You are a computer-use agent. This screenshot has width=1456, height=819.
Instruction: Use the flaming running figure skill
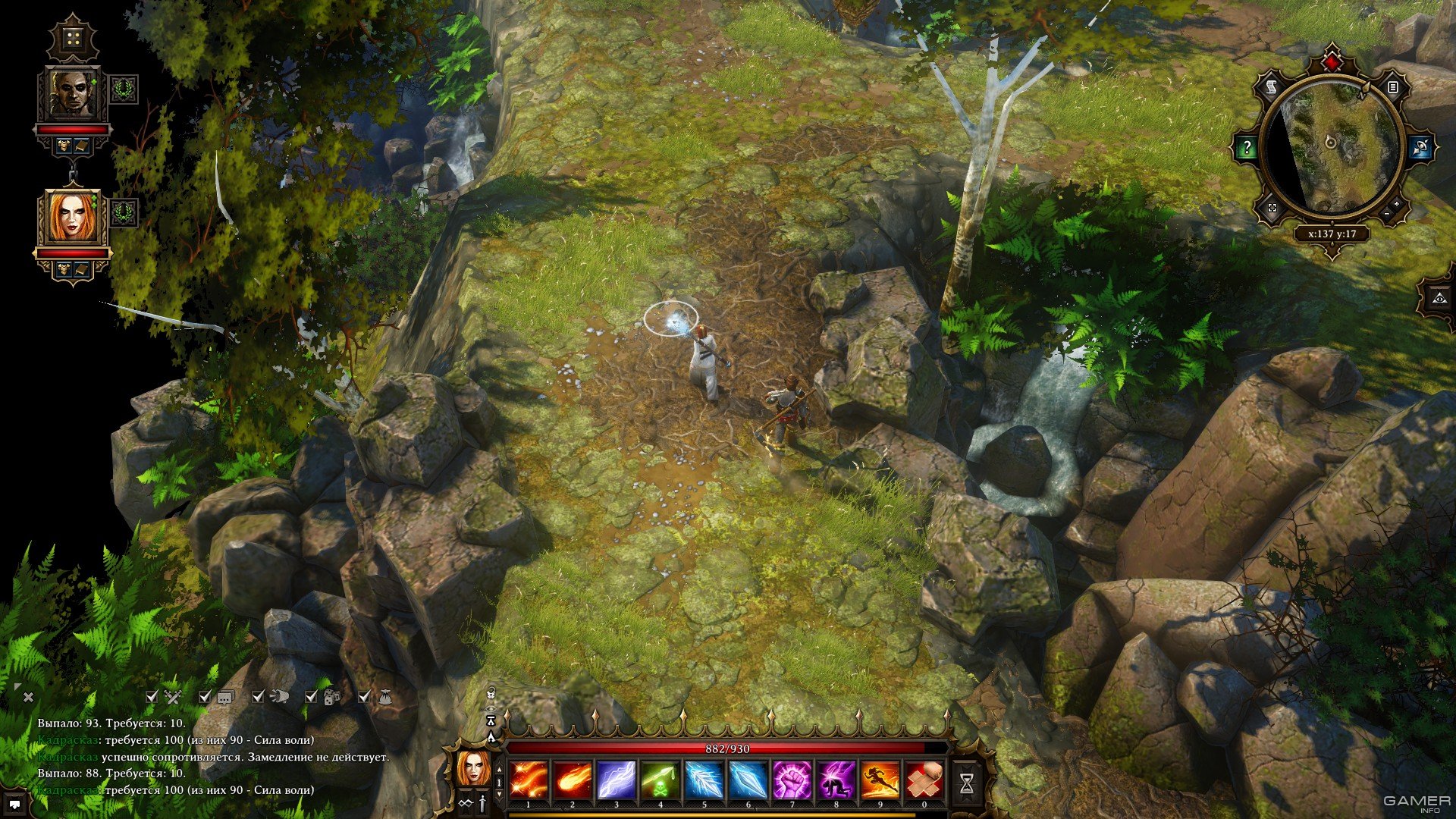pyautogui.click(x=880, y=780)
